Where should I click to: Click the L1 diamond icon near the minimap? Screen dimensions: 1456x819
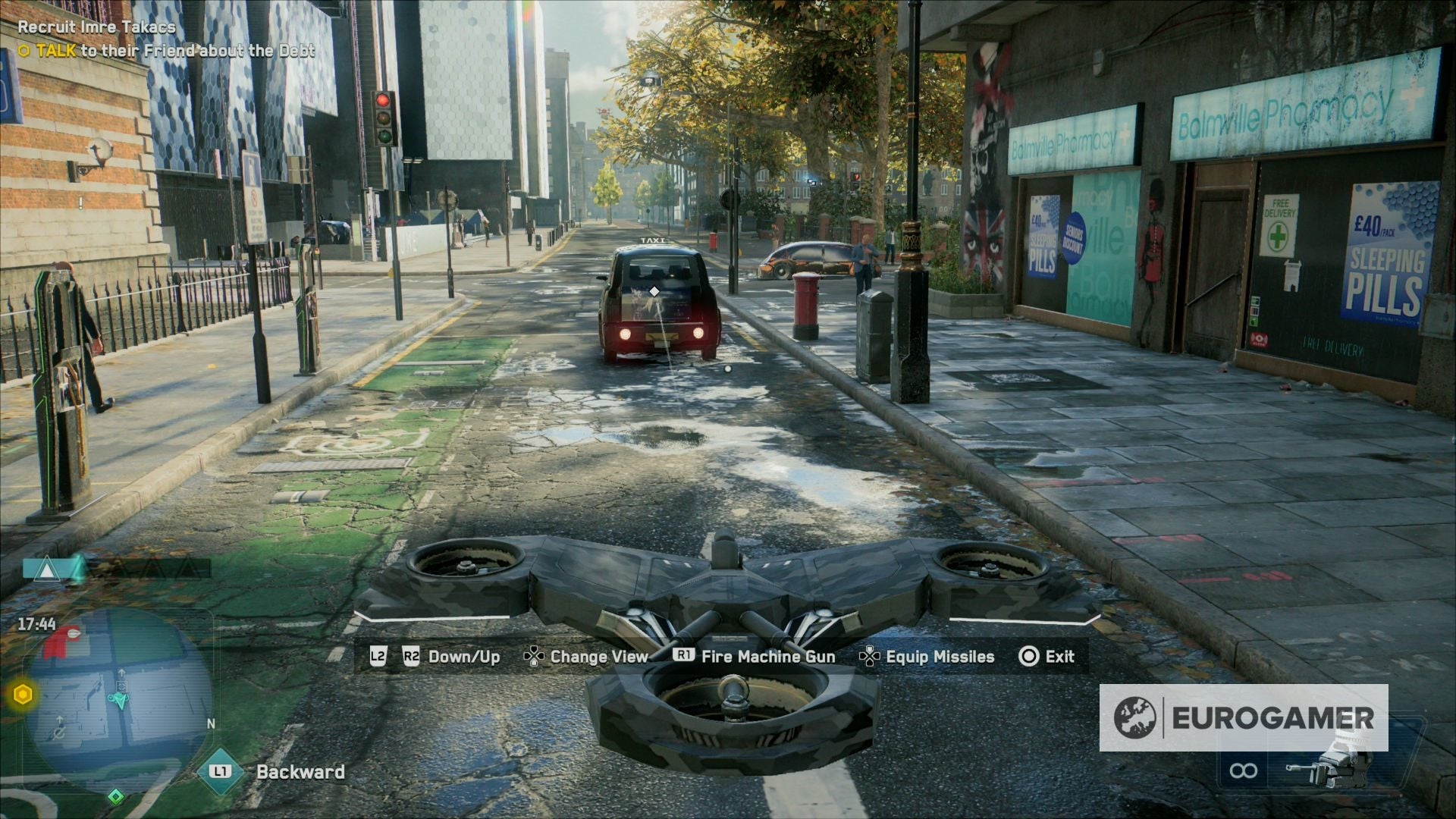pos(221,772)
